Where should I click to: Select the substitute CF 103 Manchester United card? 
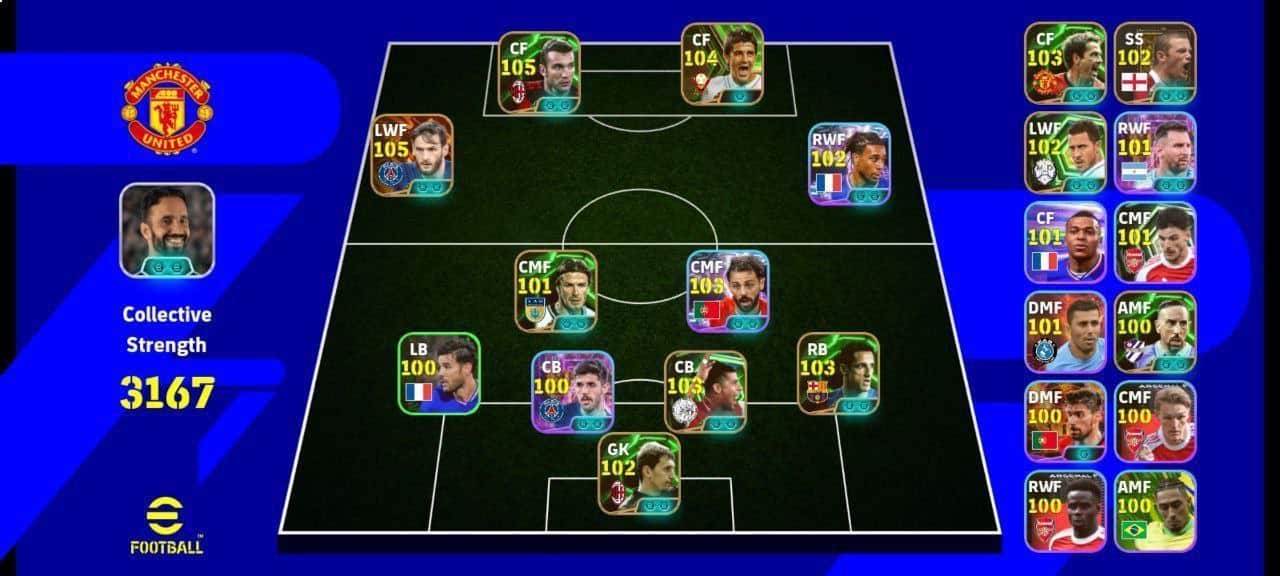1065,64
